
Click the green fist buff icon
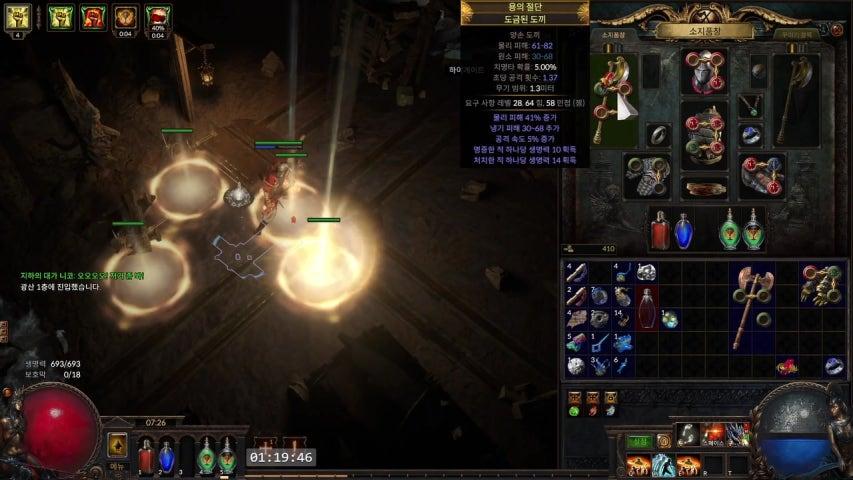click(61, 16)
